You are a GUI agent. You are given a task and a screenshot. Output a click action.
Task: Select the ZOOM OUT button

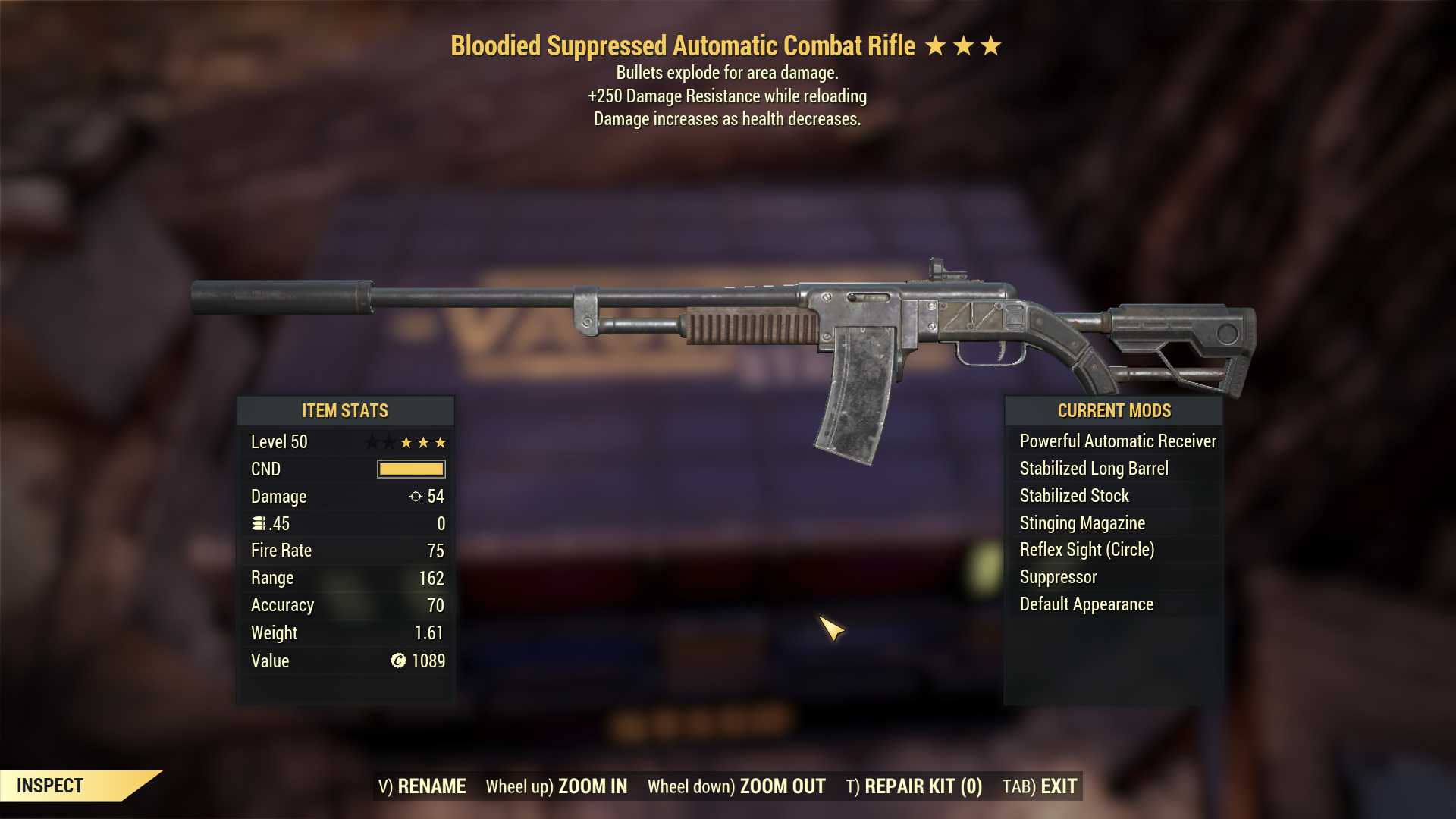(x=736, y=786)
